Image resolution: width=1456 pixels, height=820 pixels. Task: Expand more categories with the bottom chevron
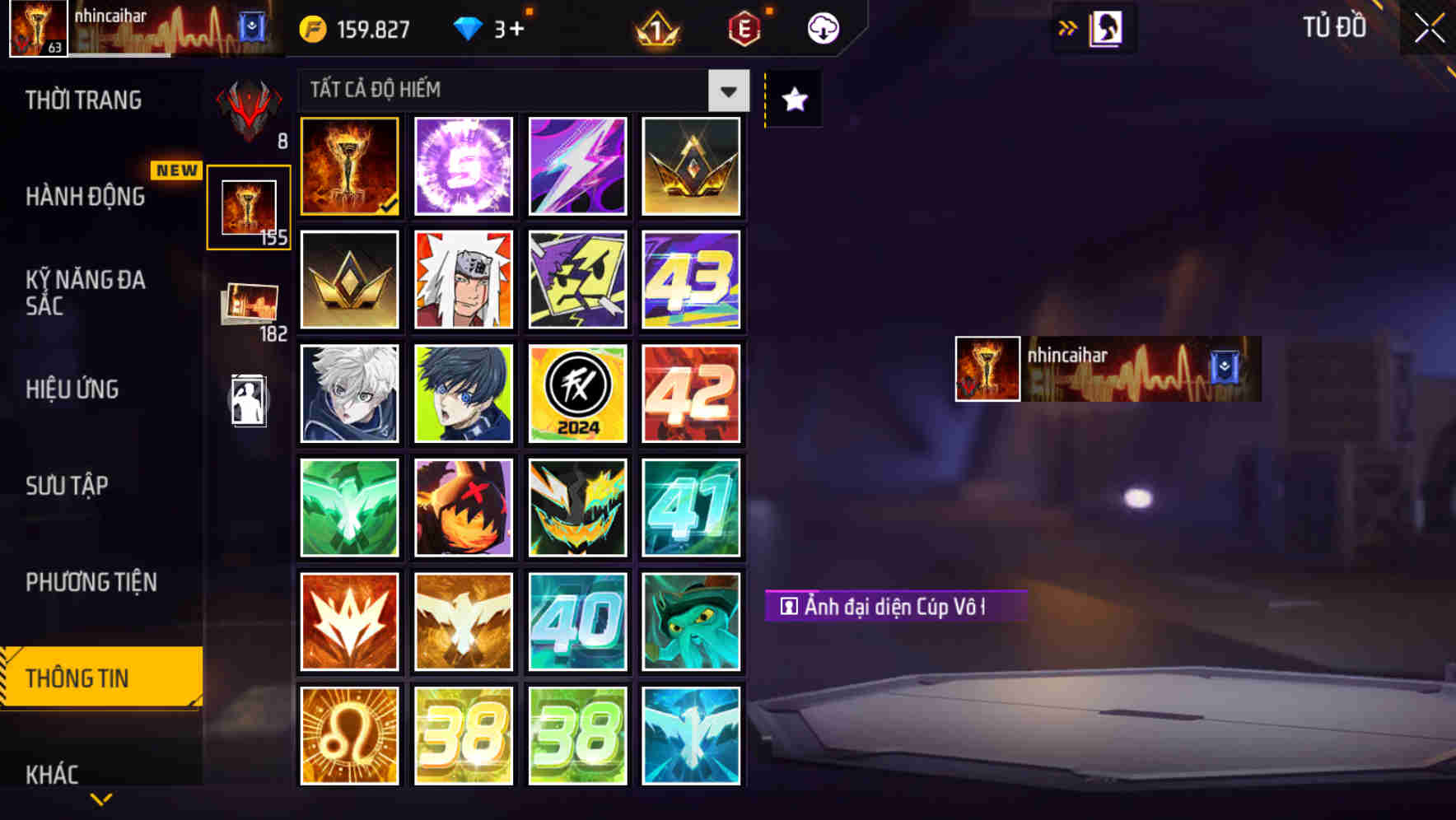click(x=101, y=798)
